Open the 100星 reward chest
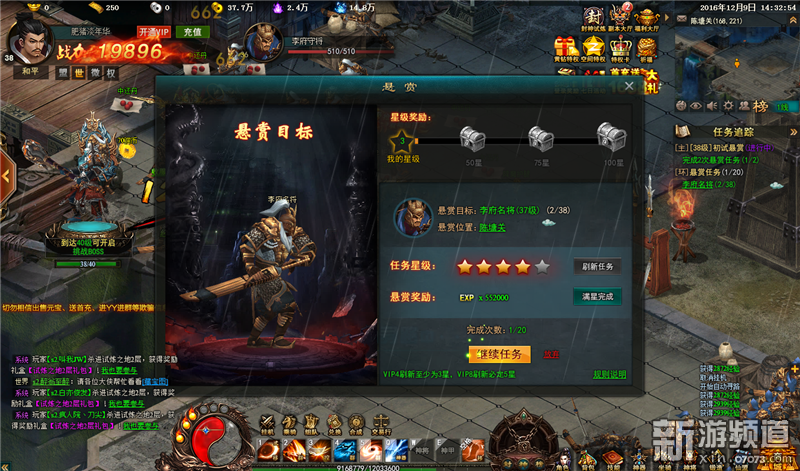The height and width of the screenshot is (471, 800). (608, 136)
